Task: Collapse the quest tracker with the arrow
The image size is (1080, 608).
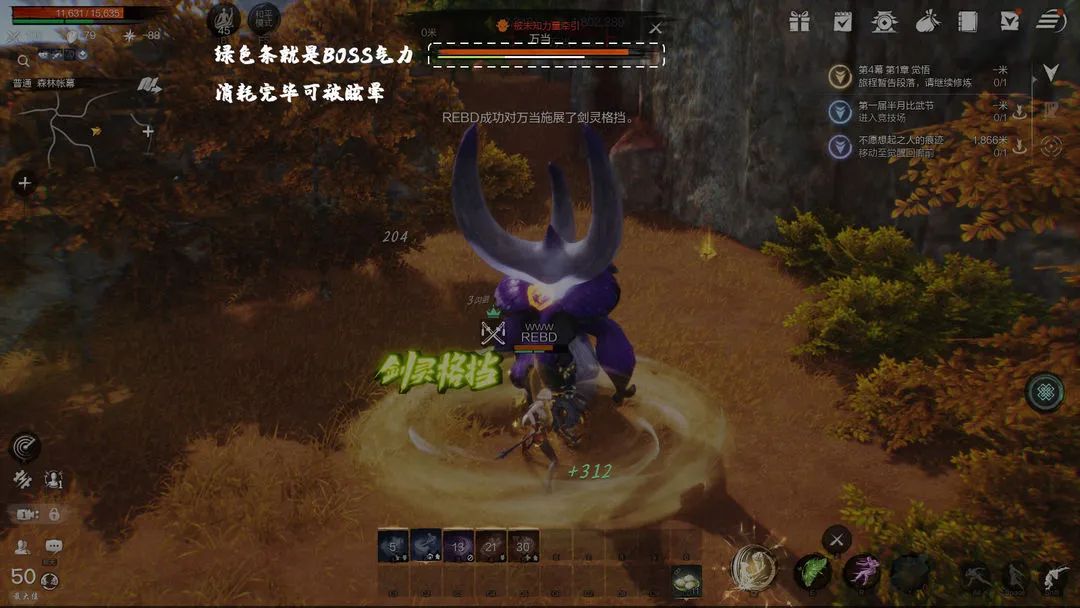Action: point(1050,73)
